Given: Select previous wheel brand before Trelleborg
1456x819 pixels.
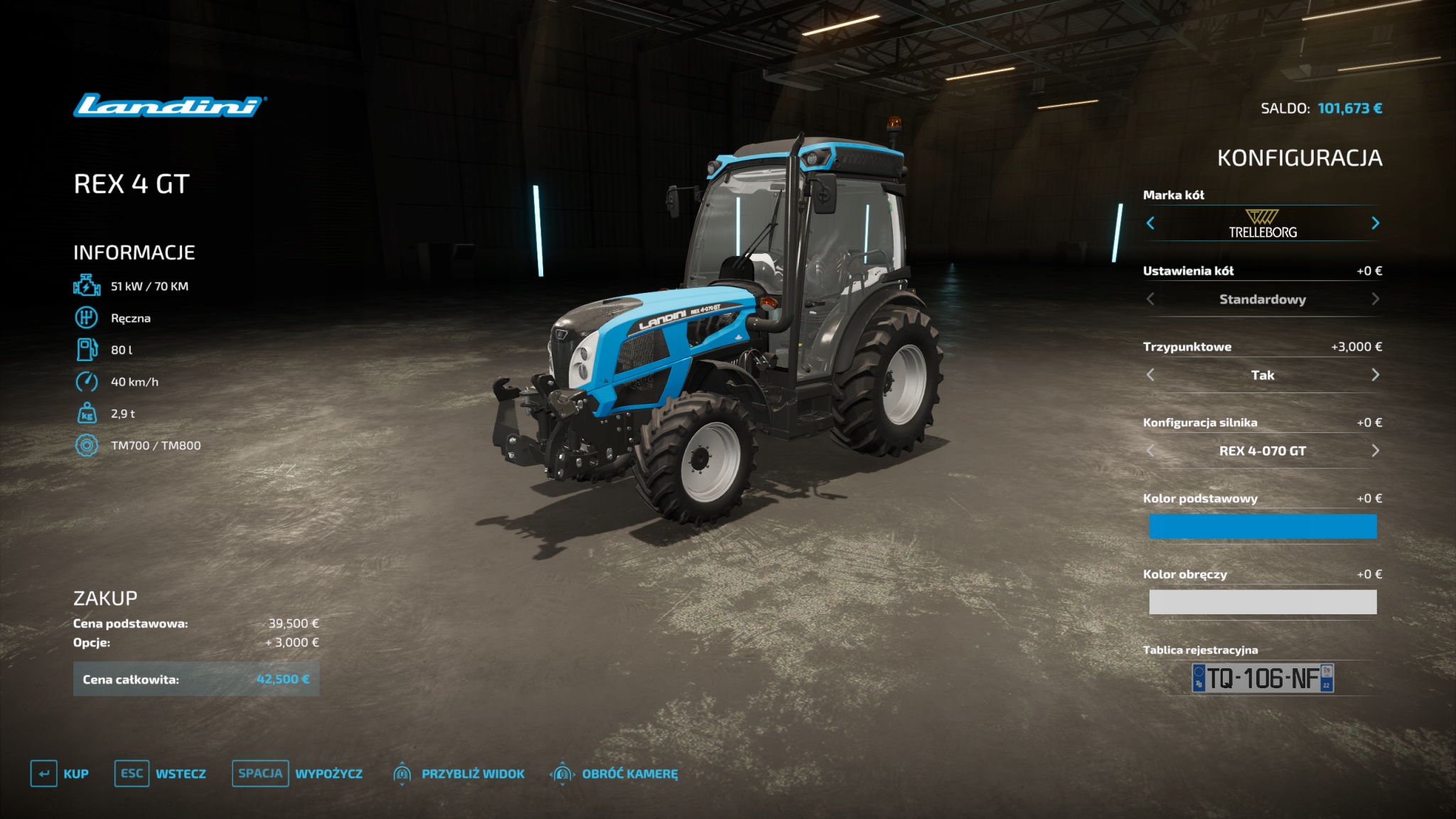Looking at the screenshot, I should (1150, 223).
